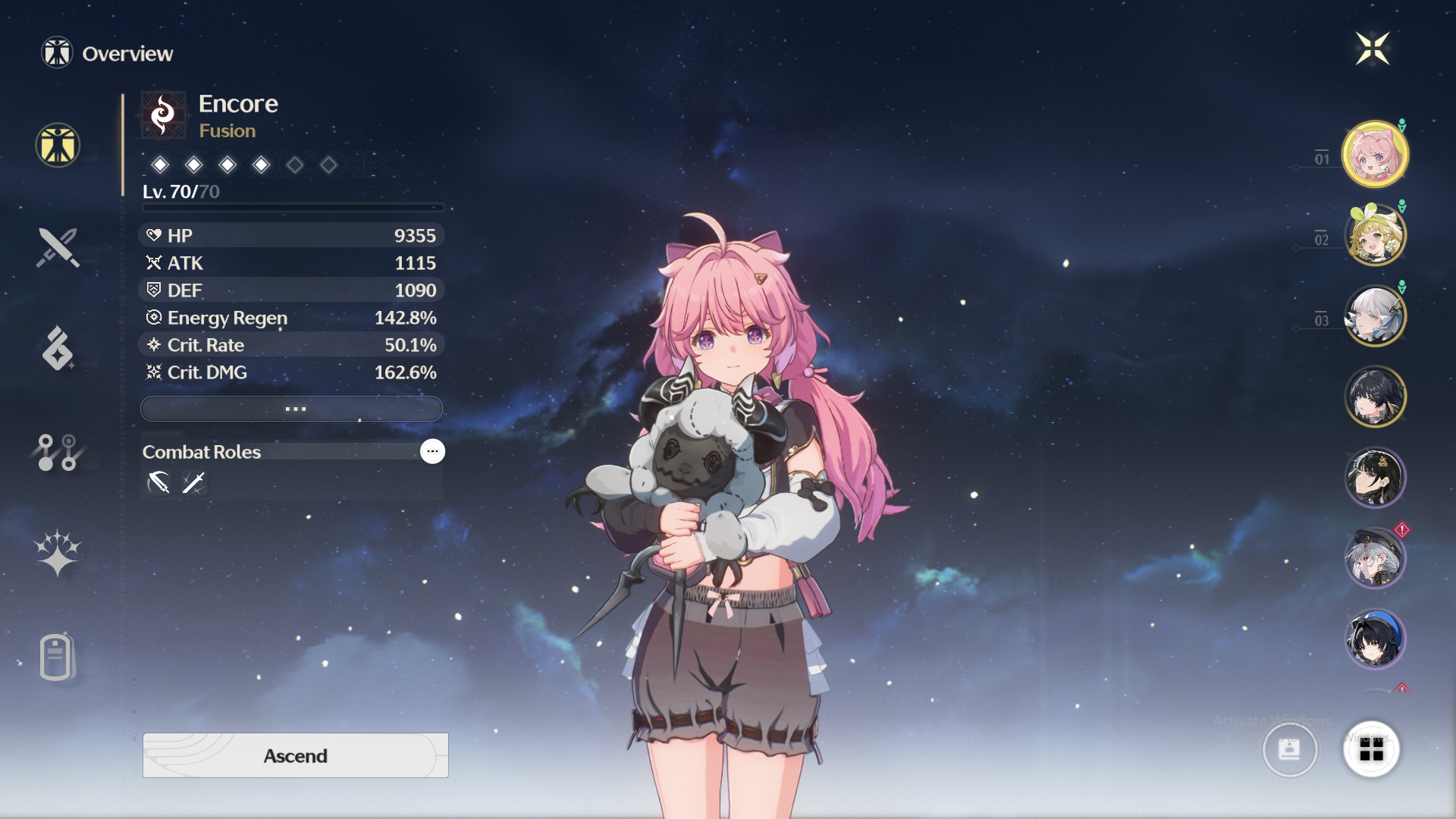Expand the resonance chain diamond nodes row
Screen dimensions: 1456x819
pyautogui.click(x=244, y=165)
